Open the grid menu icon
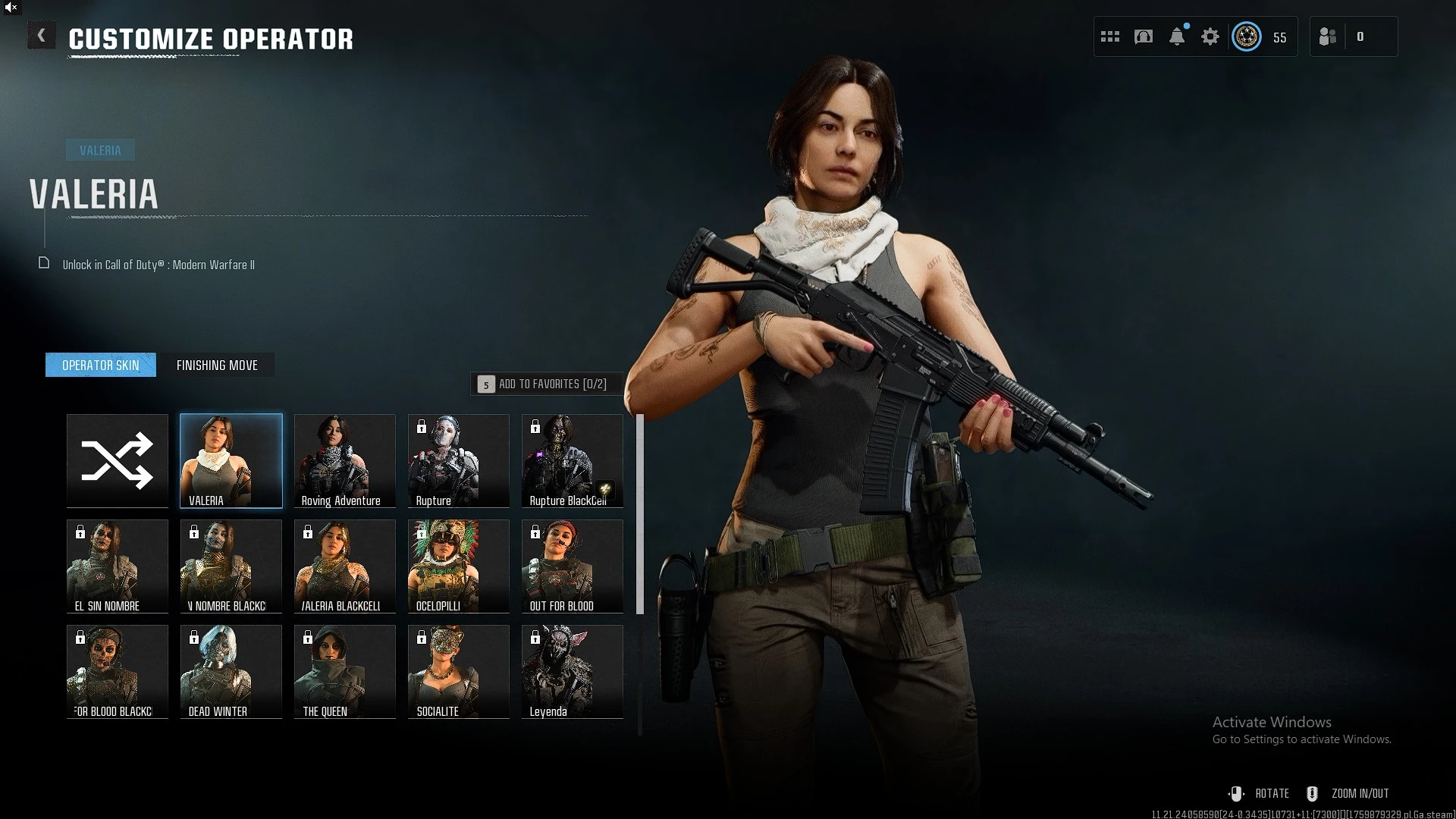 (x=1110, y=36)
